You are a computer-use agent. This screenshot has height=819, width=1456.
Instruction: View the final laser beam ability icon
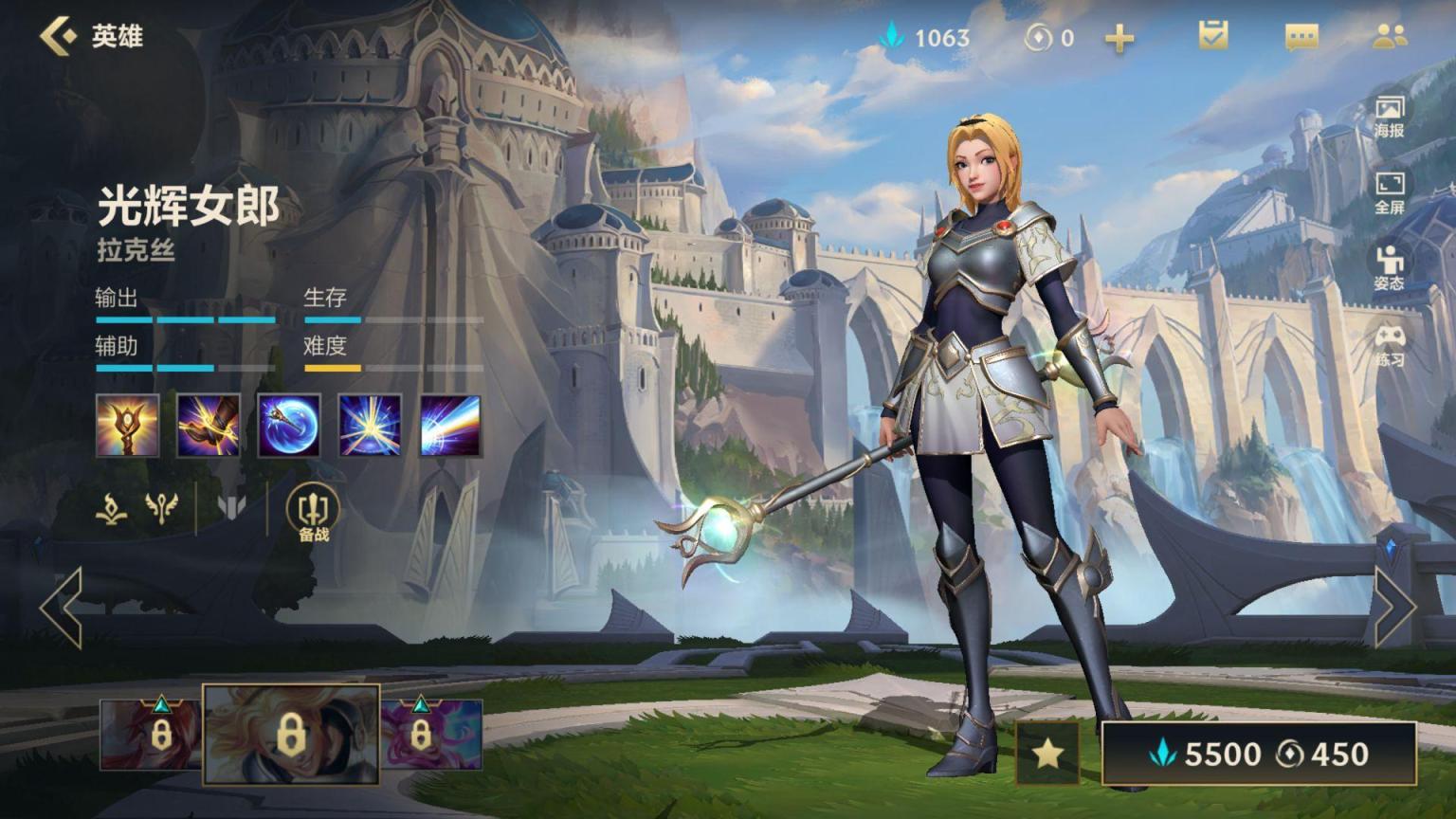click(x=450, y=426)
